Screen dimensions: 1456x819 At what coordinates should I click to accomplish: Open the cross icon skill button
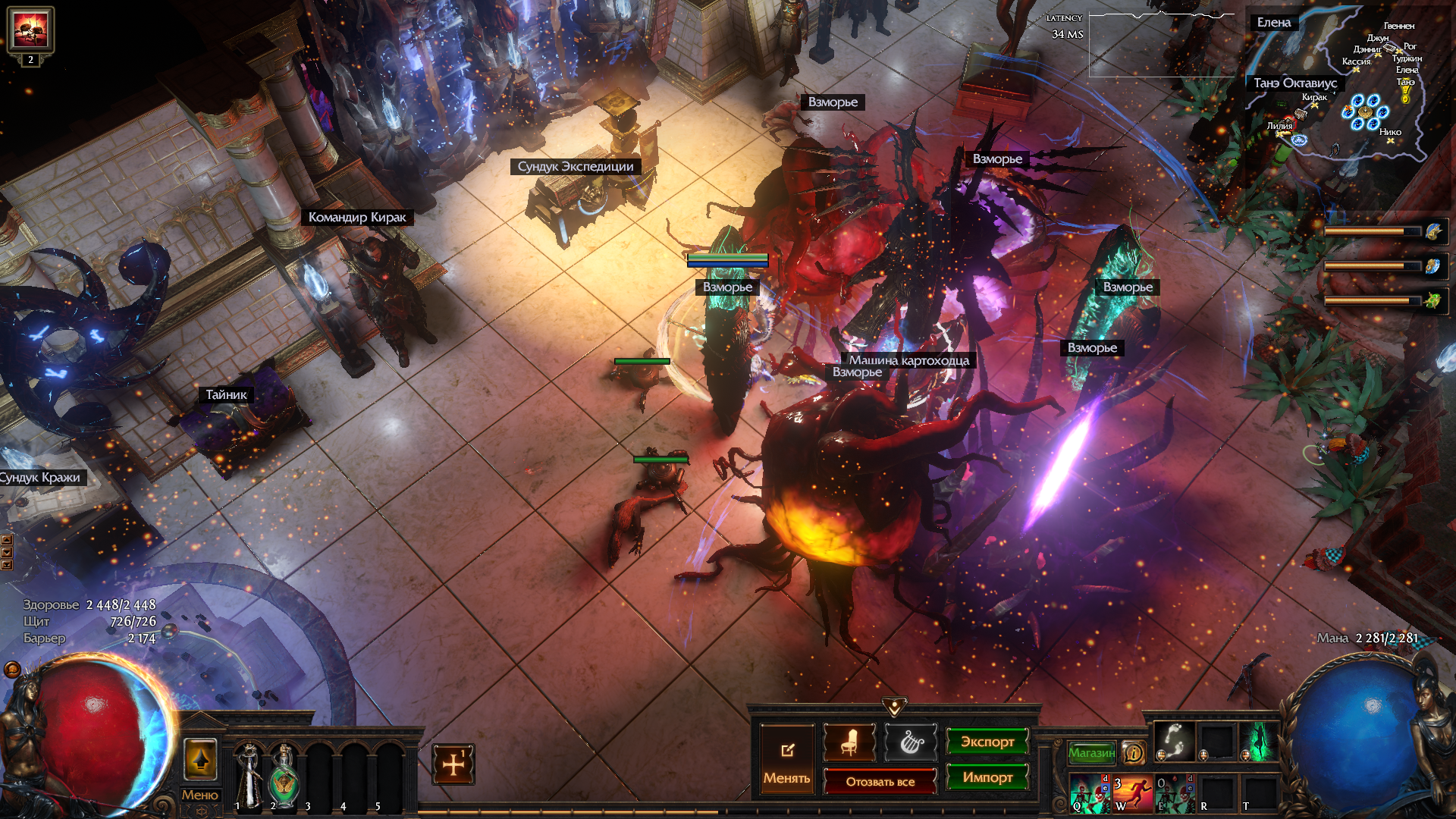453,764
